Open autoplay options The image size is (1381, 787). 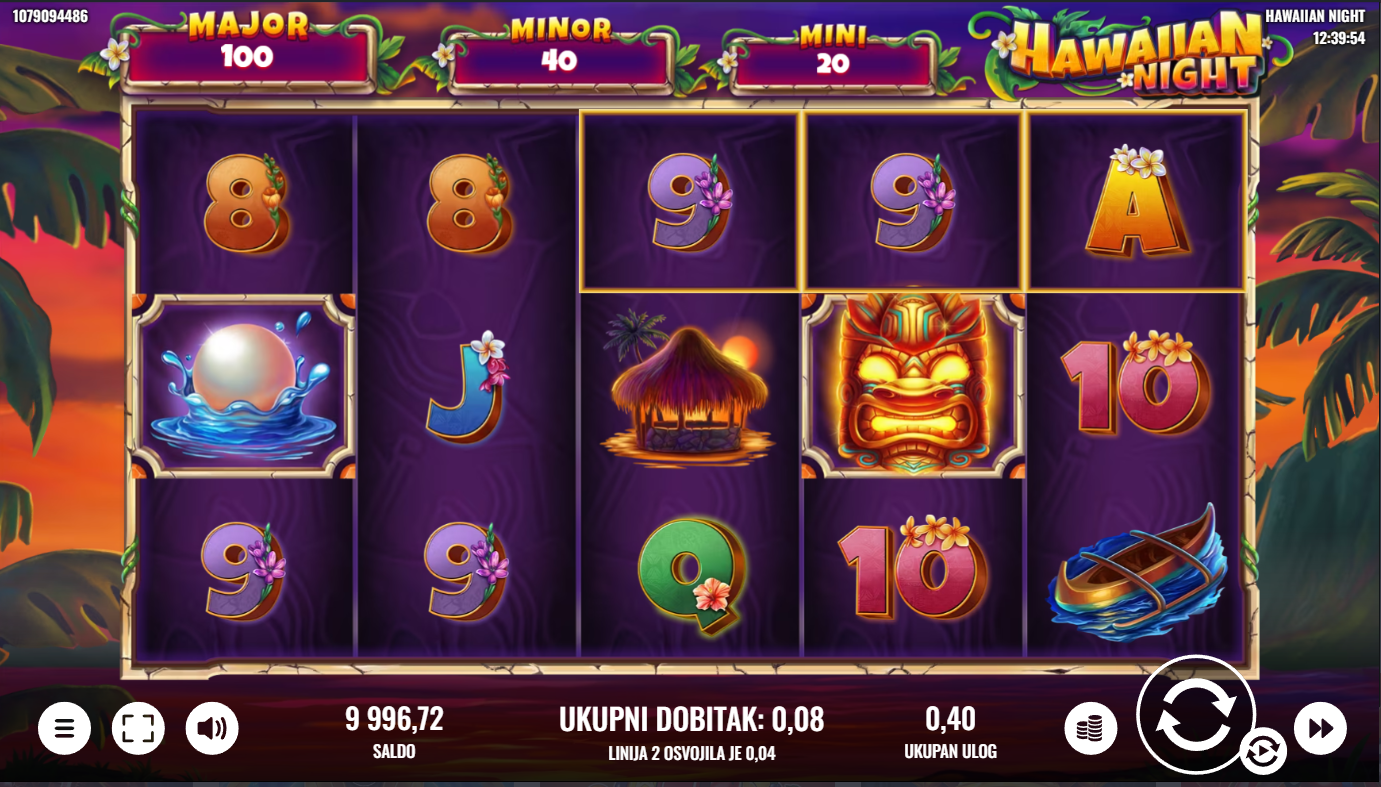[x=1262, y=752]
